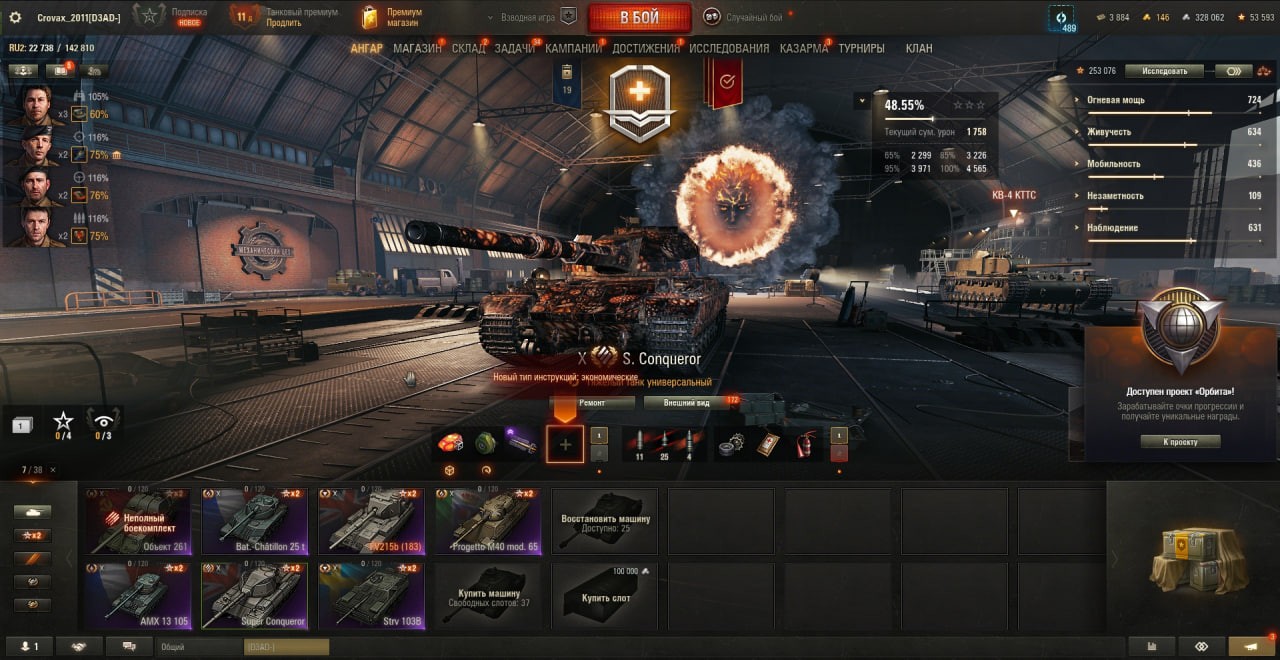1280x660 pixels.
Task: Open the МАГАЗИН tab
Action: 417,48
